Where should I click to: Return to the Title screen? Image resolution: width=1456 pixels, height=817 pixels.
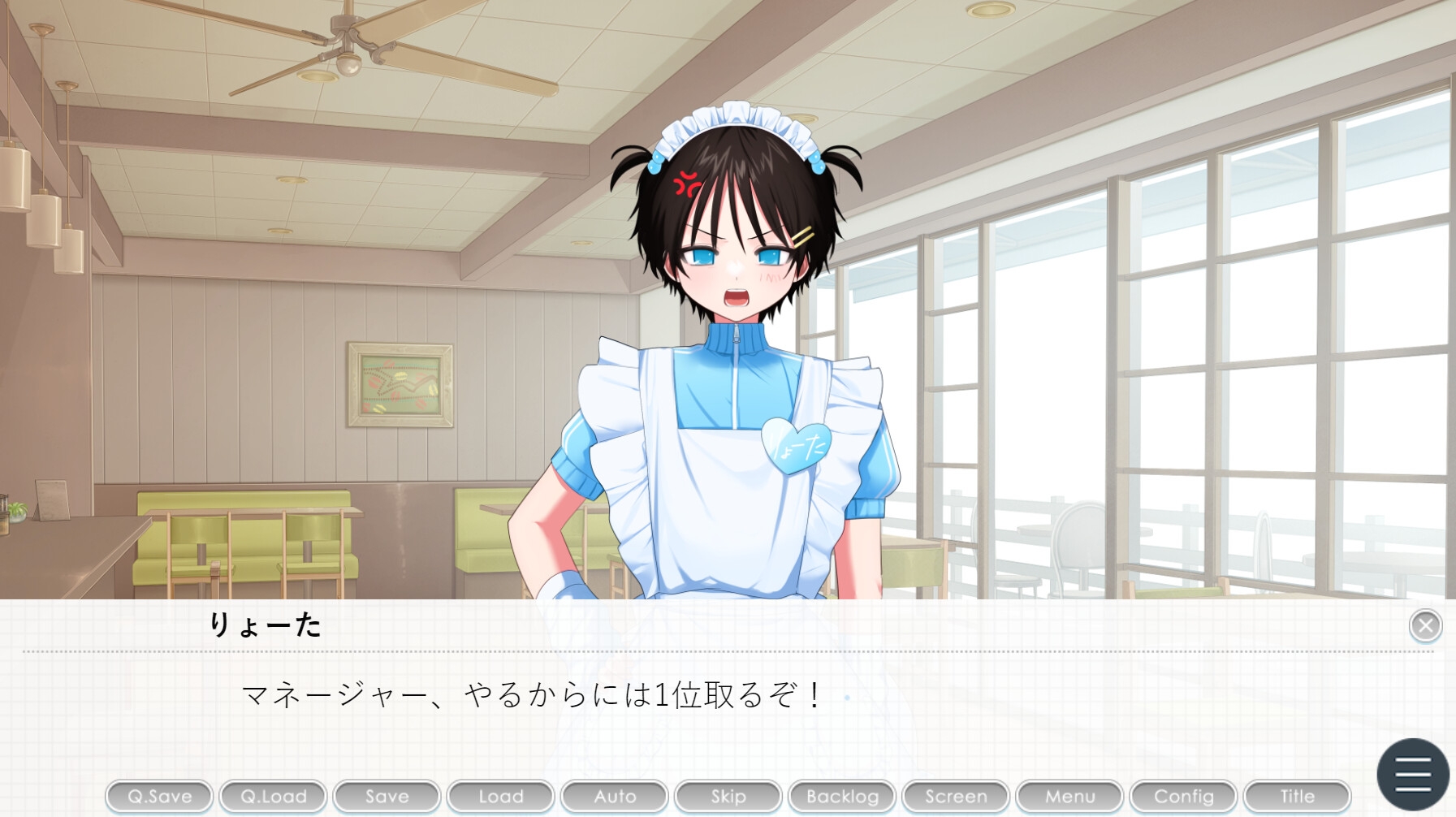1297,797
